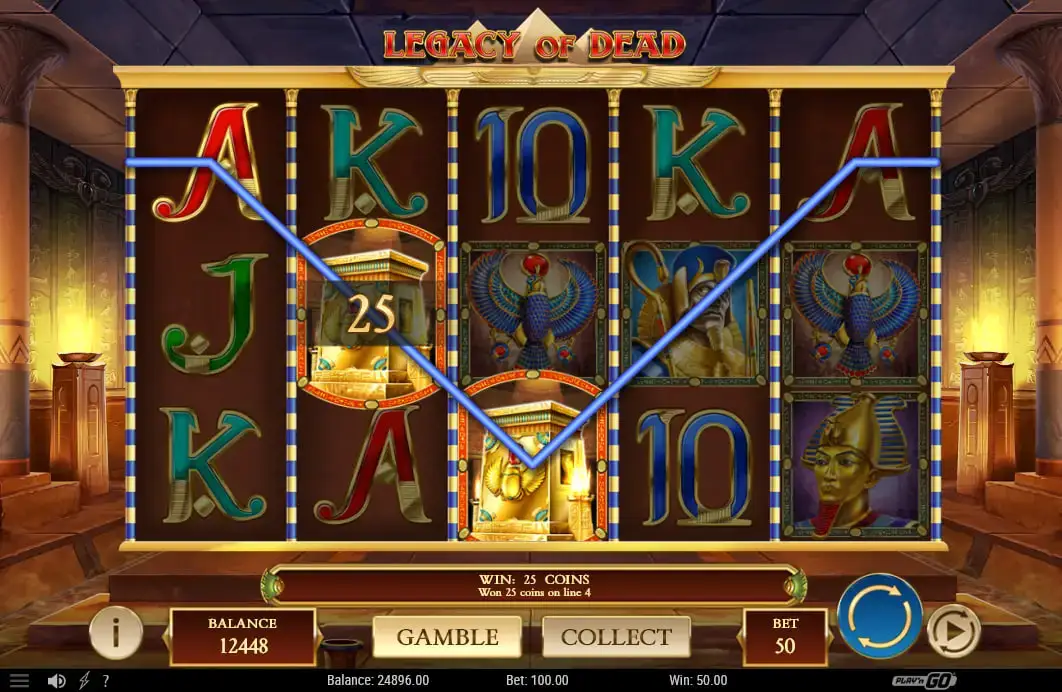This screenshot has height=692, width=1062.
Task: Toggle sound with the speaker icon
Action: click(56, 680)
